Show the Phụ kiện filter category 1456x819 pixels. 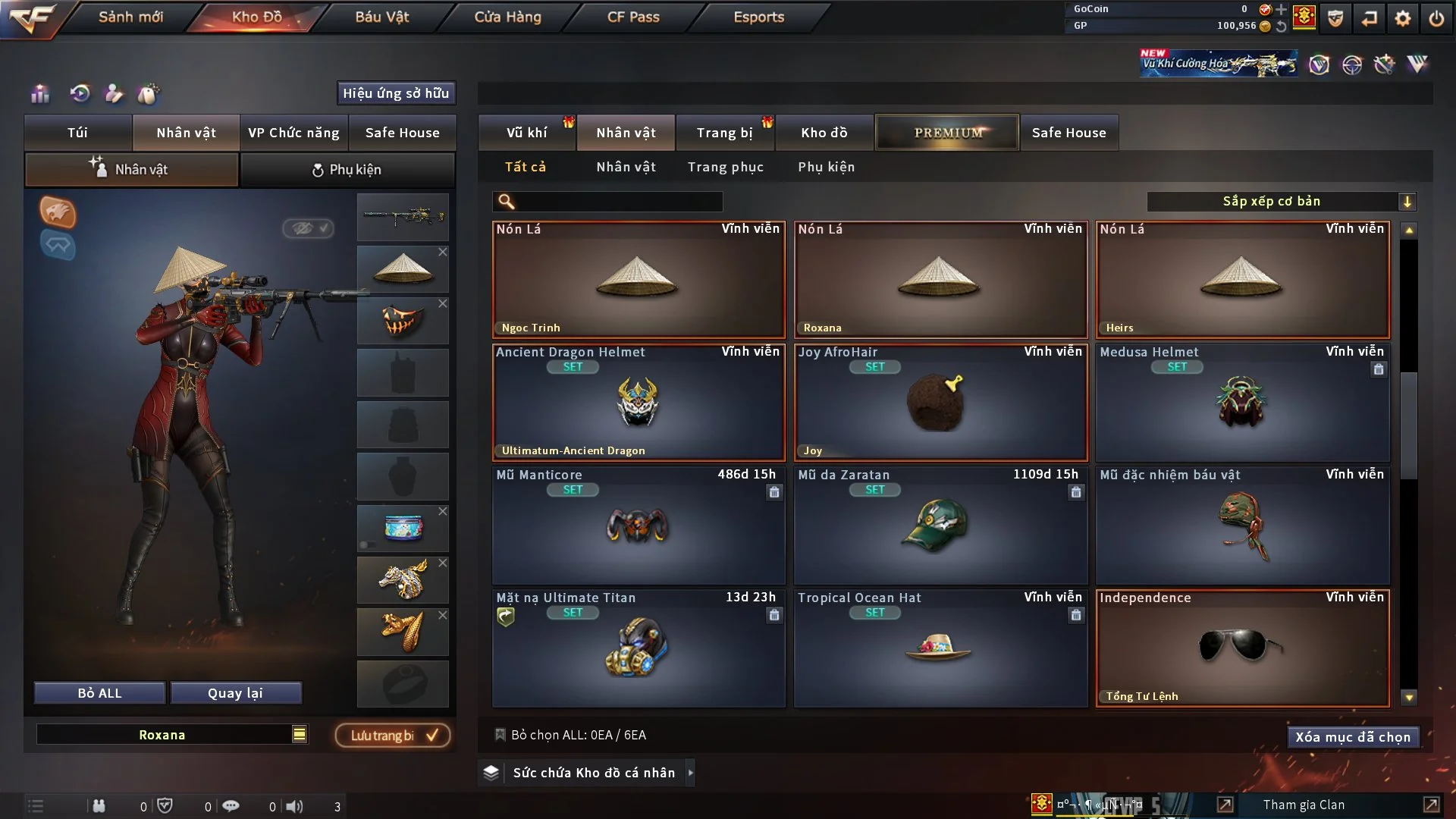click(x=826, y=167)
